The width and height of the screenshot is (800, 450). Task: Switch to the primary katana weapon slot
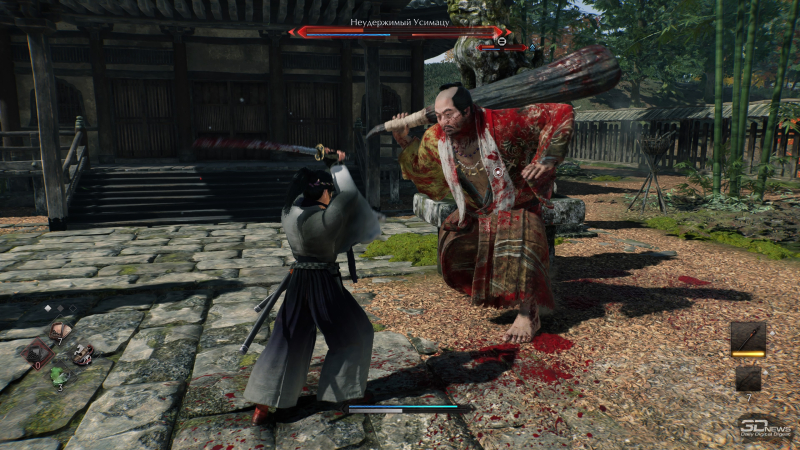(x=748, y=338)
